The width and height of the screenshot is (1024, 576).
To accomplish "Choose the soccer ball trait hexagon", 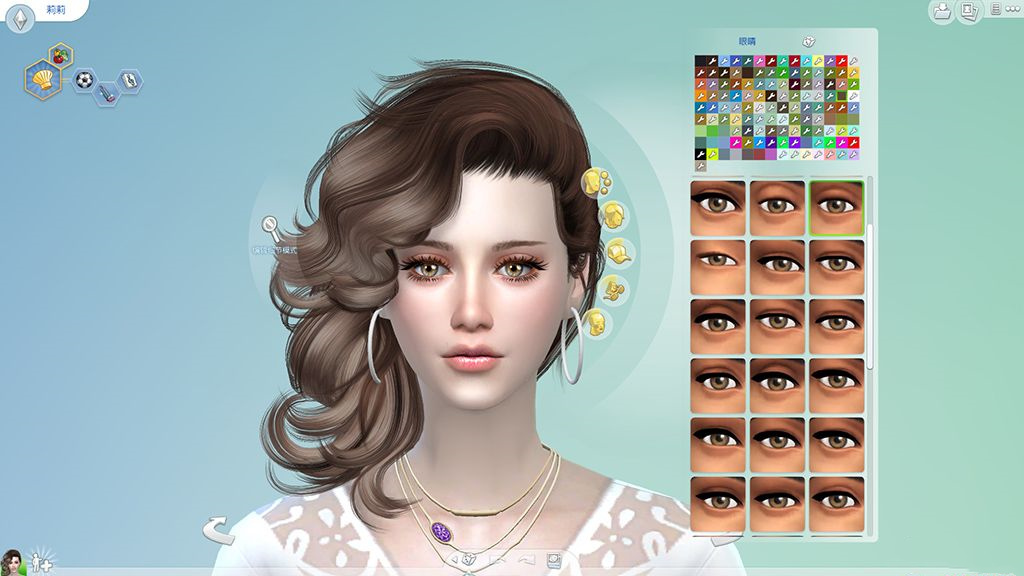I will 84,78.
